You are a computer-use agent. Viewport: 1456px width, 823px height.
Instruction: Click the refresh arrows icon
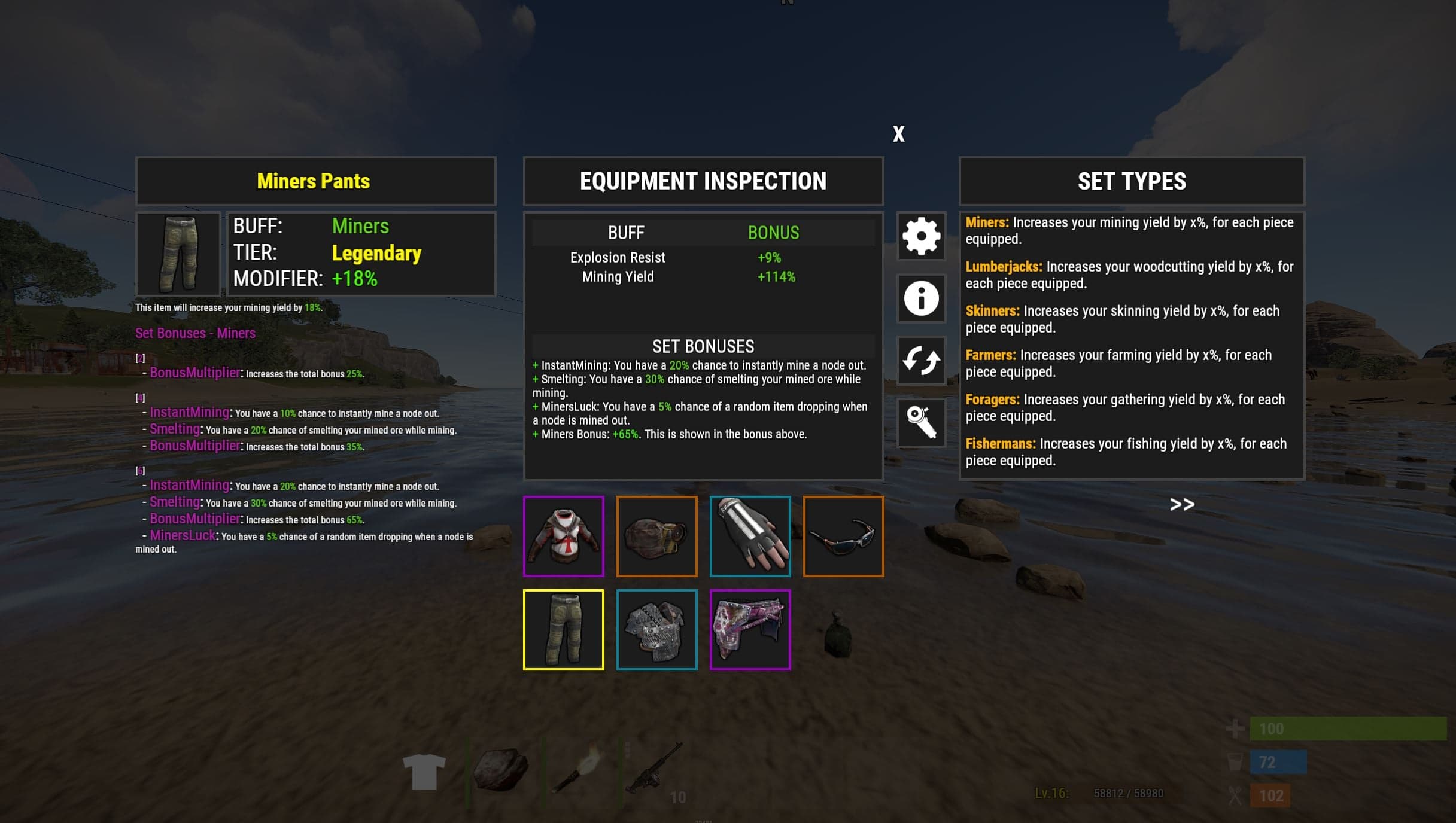(x=920, y=360)
